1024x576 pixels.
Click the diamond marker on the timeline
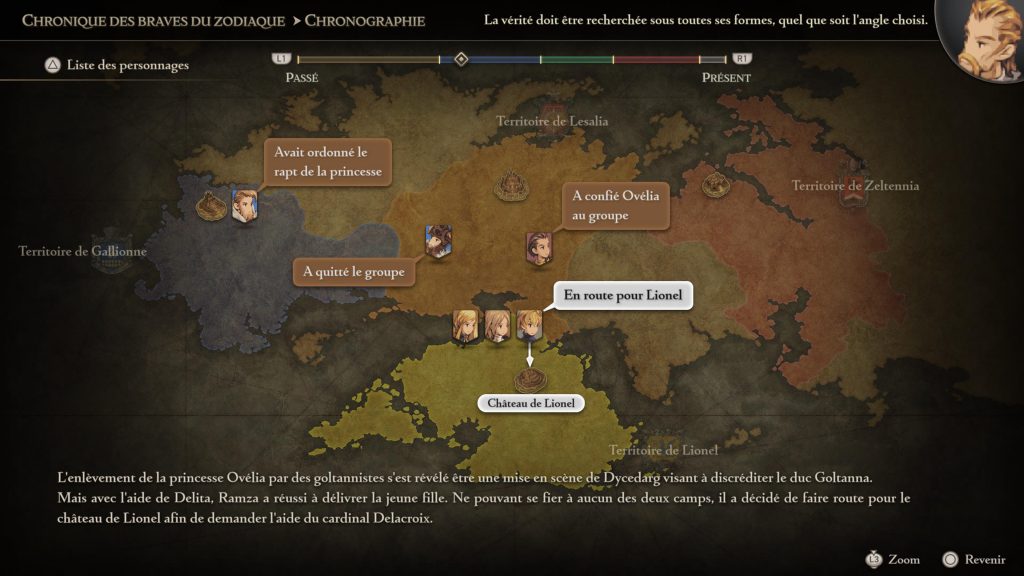(x=461, y=59)
